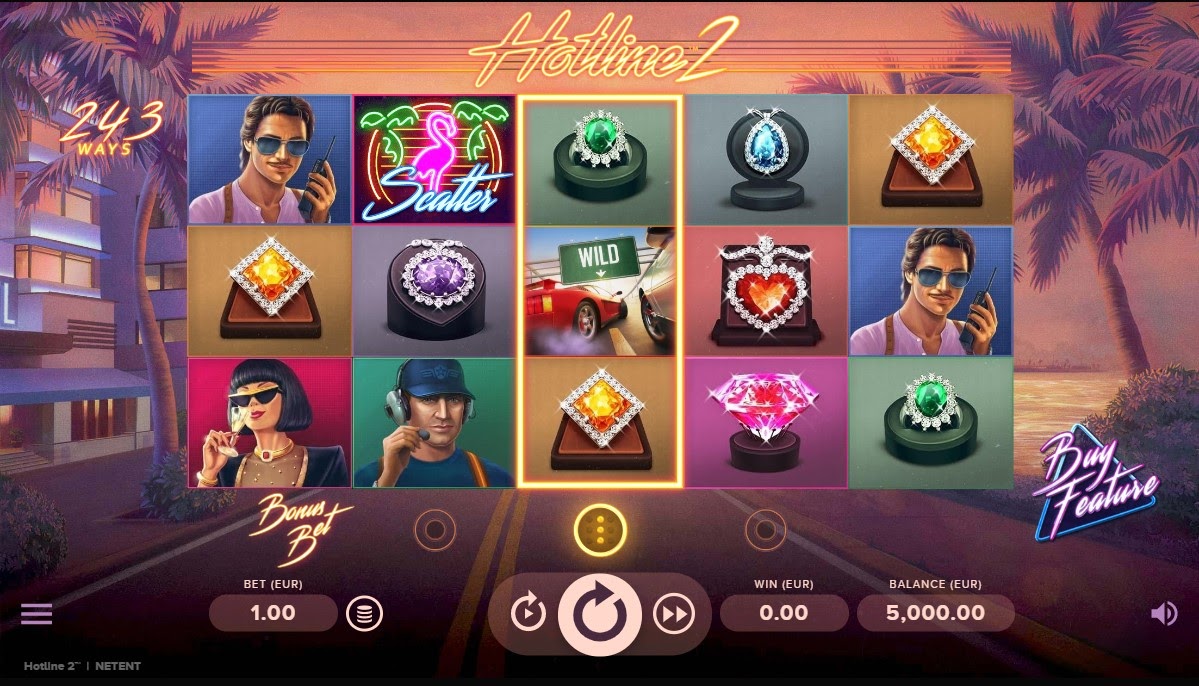Spin the reels with the main spin button

[599, 613]
